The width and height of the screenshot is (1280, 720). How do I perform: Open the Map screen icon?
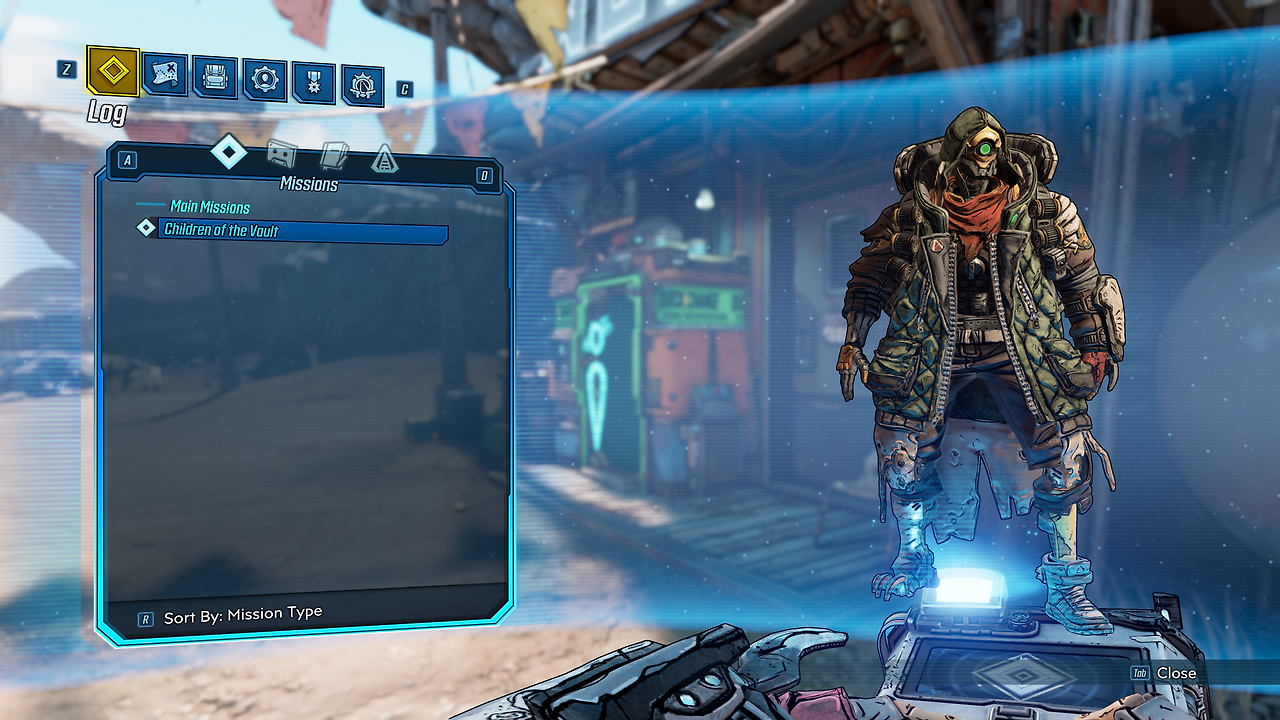pyautogui.click(x=163, y=75)
